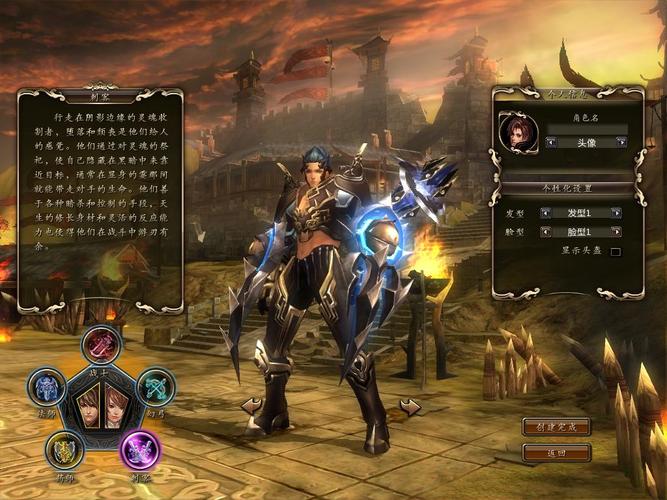
Task: Rotate character with the left arrow
Action: (x=252, y=405)
